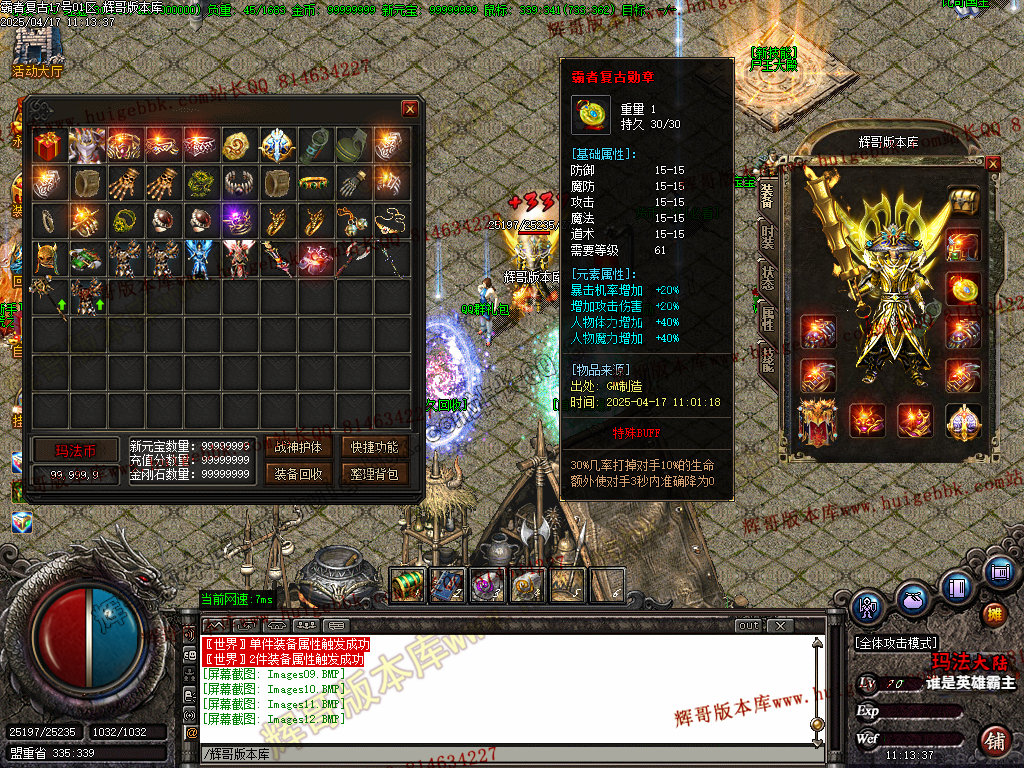
Task: Close the inventory bag window
Action: pos(410,109)
